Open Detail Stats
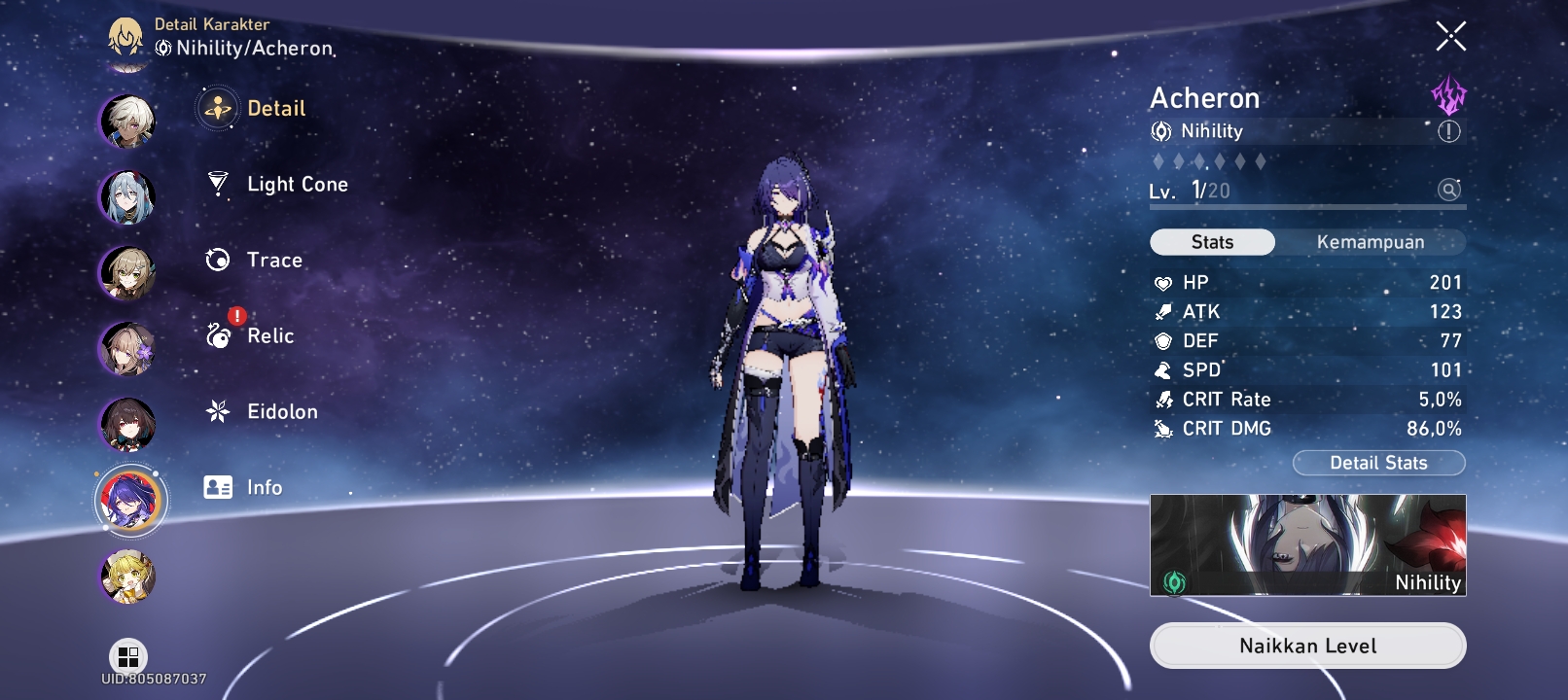The width and height of the screenshot is (1568, 700). tap(1378, 463)
